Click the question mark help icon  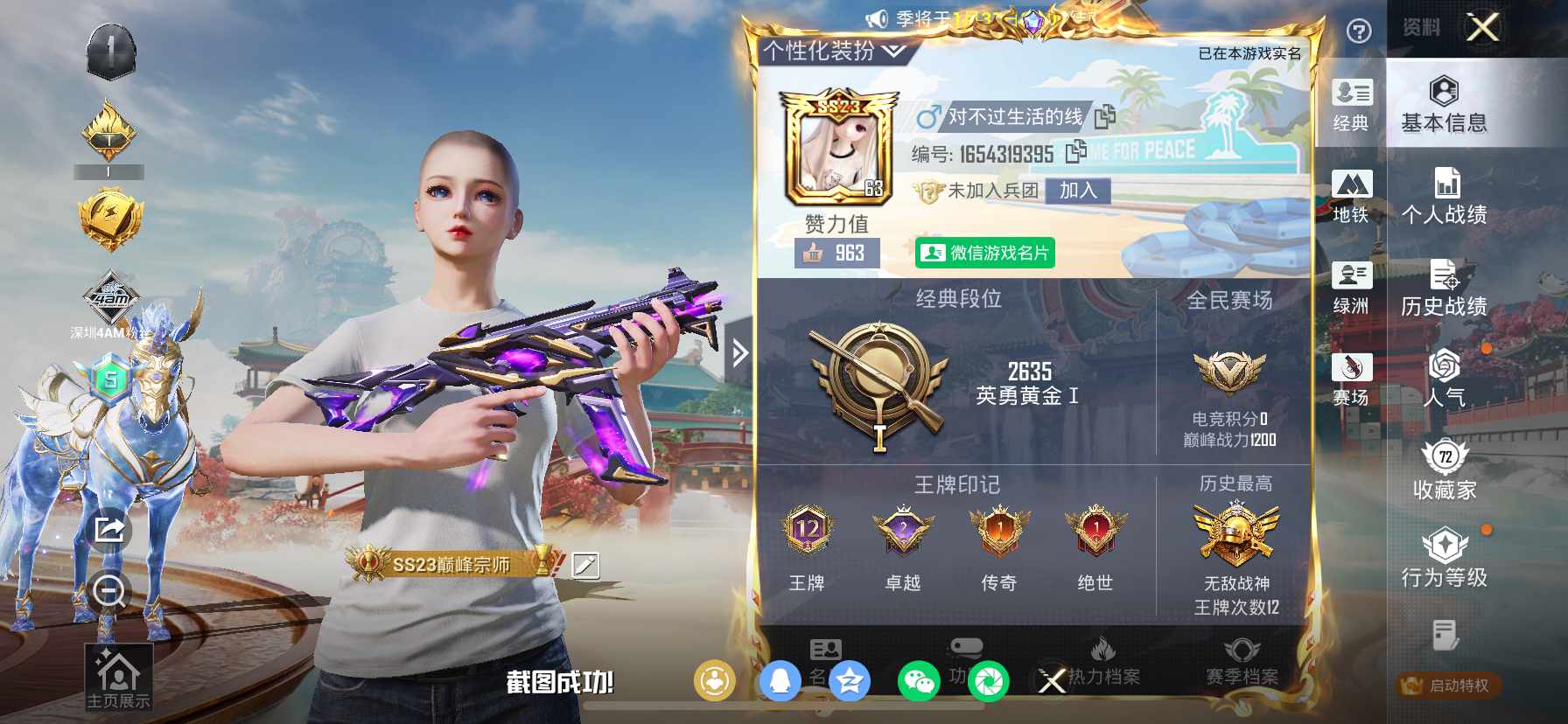coord(1358,32)
